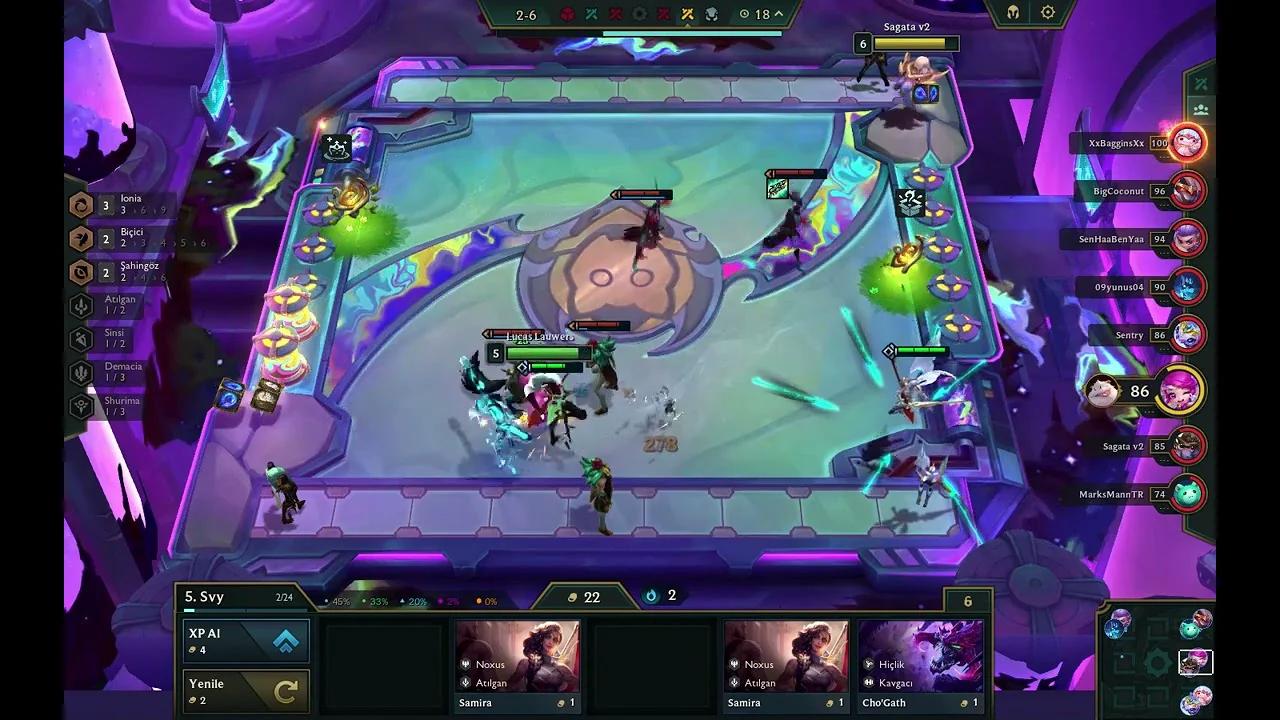Screen dimensions: 1280x720
Task: Select the Demacia trait icon
Action: (81, 372)
